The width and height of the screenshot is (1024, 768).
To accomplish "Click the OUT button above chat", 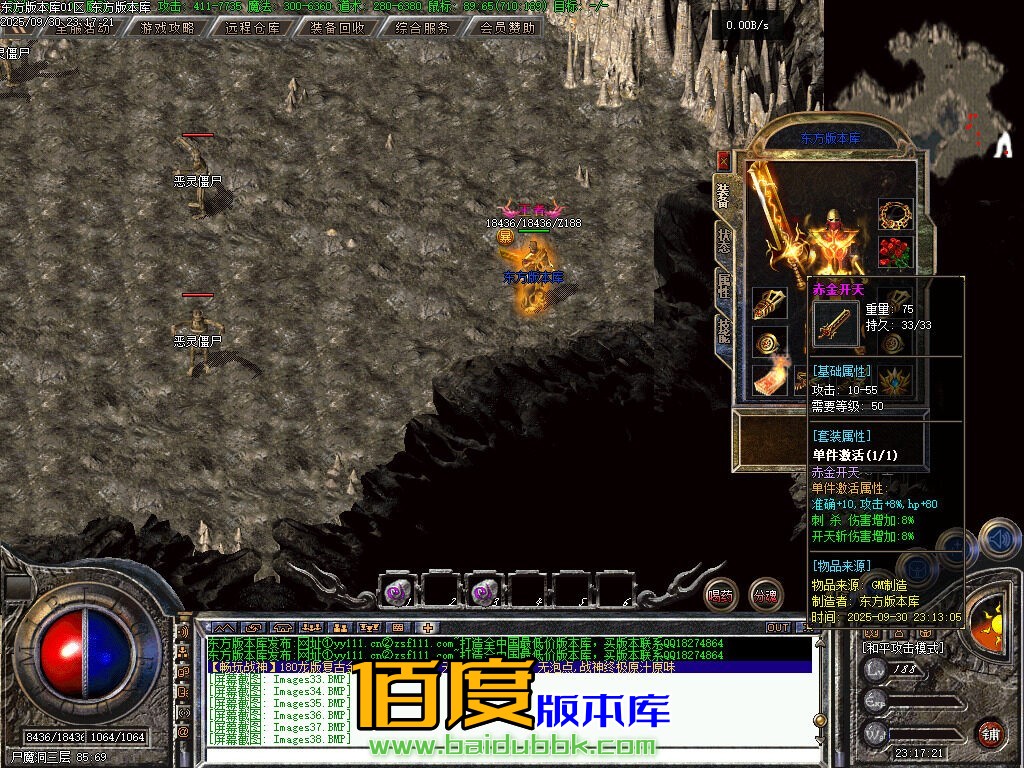I will point(778,627).
